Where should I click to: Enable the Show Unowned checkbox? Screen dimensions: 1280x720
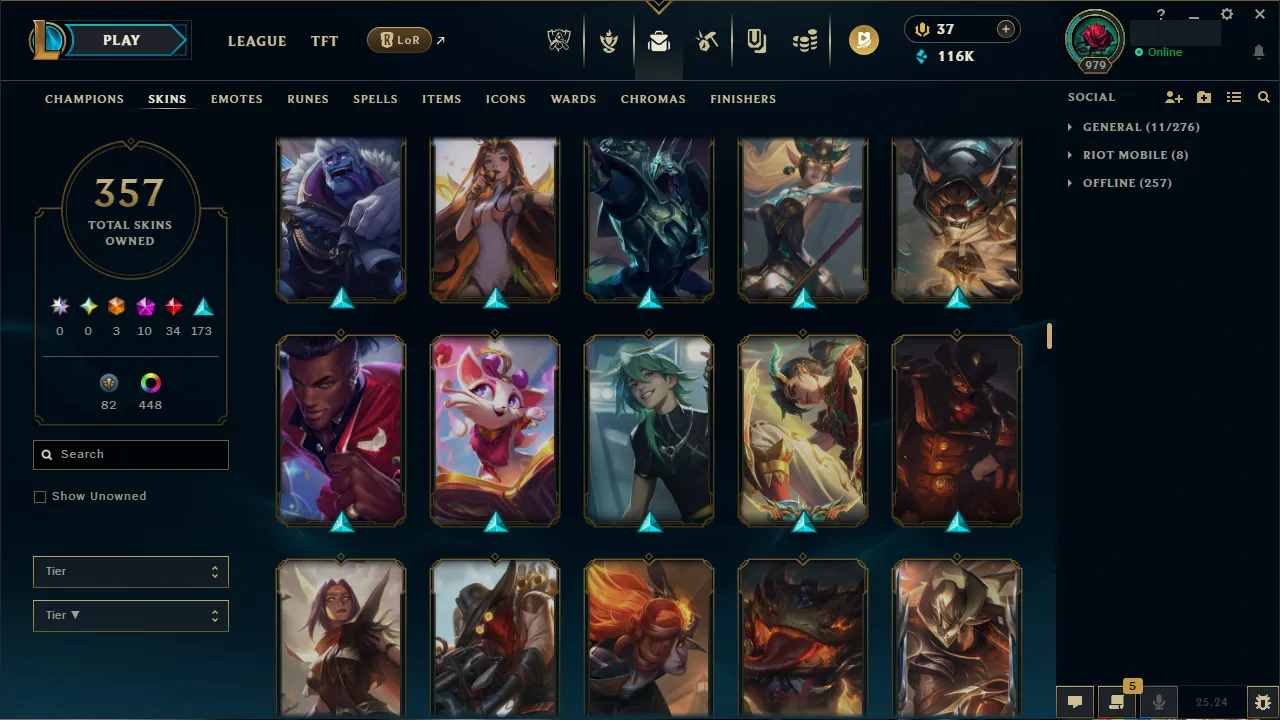tap(40, 496)
